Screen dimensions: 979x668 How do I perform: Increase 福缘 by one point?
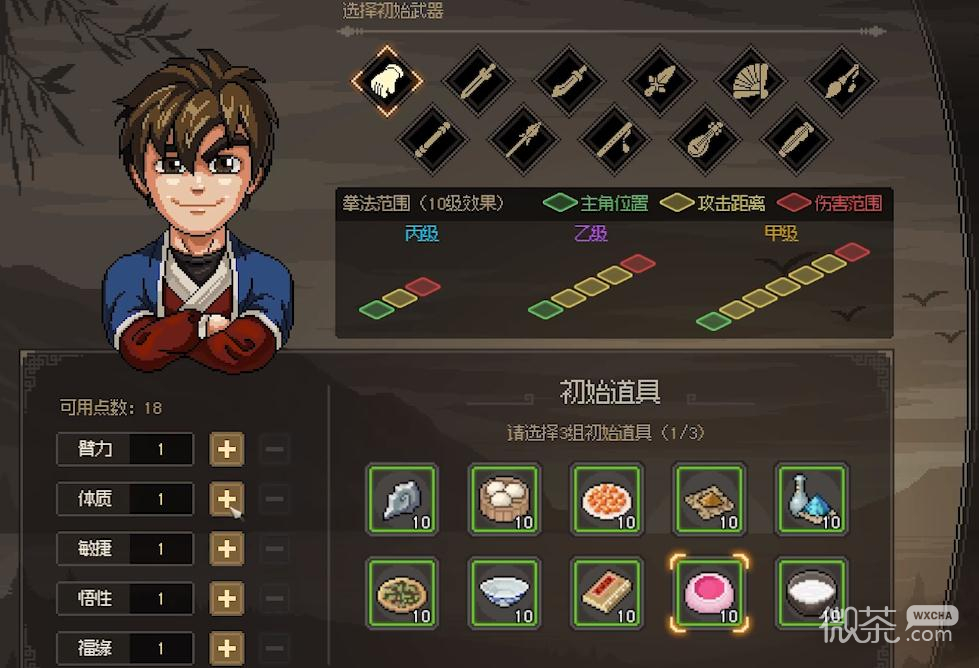coord(227,646)
